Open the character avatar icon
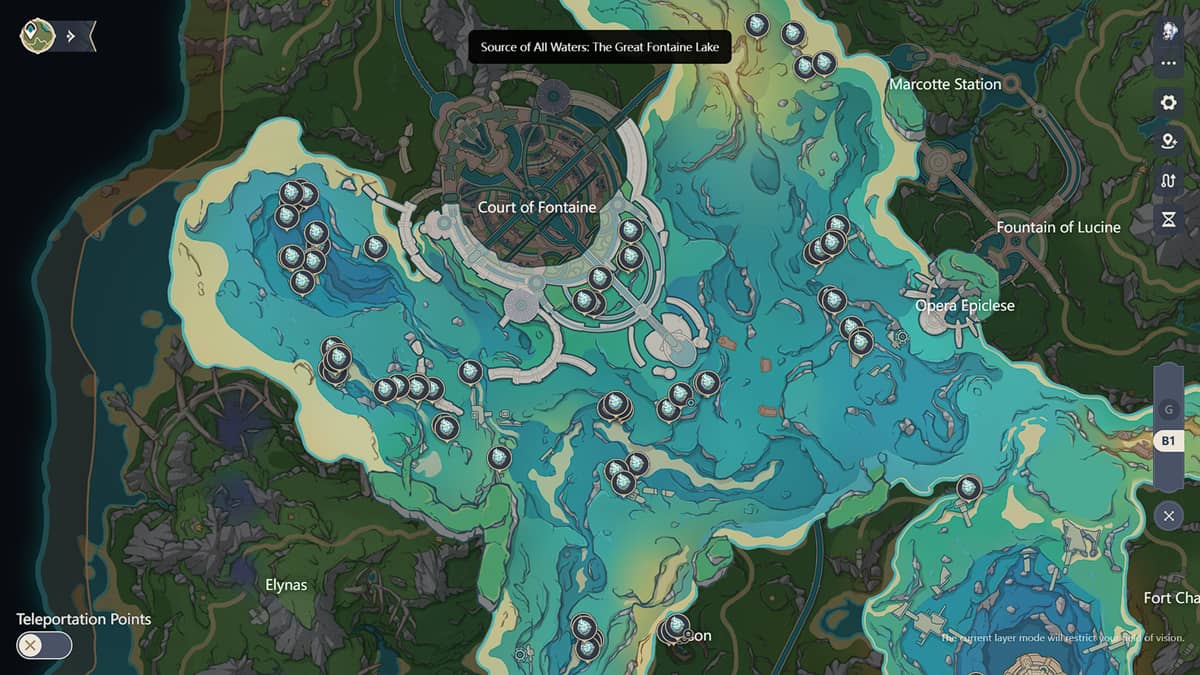The width and height of the screenshot is (1200, 675). [1168, 31]
